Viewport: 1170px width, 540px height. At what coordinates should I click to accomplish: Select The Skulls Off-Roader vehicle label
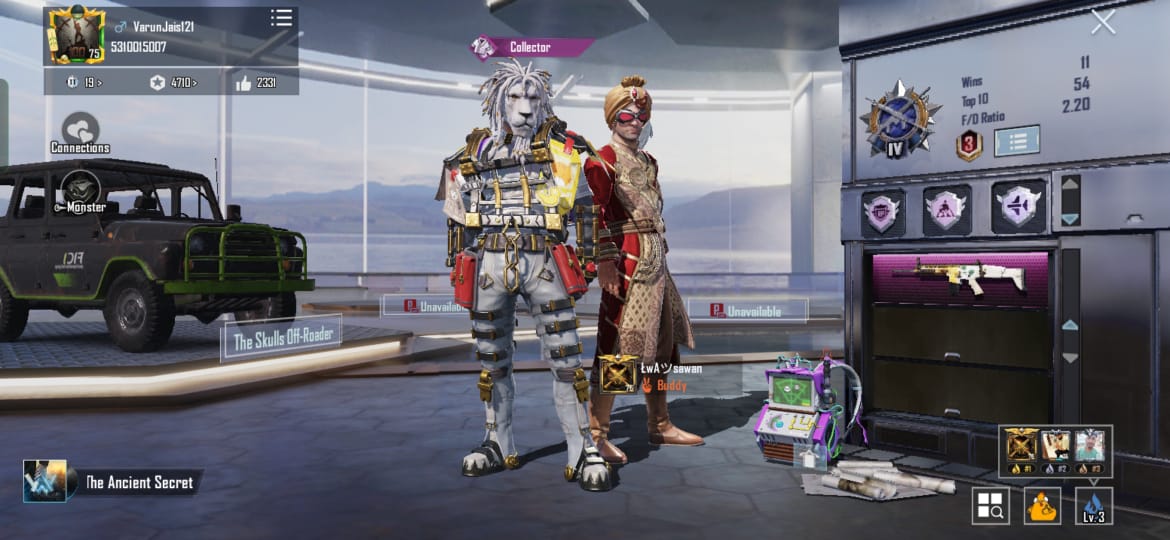click(281, 338)
